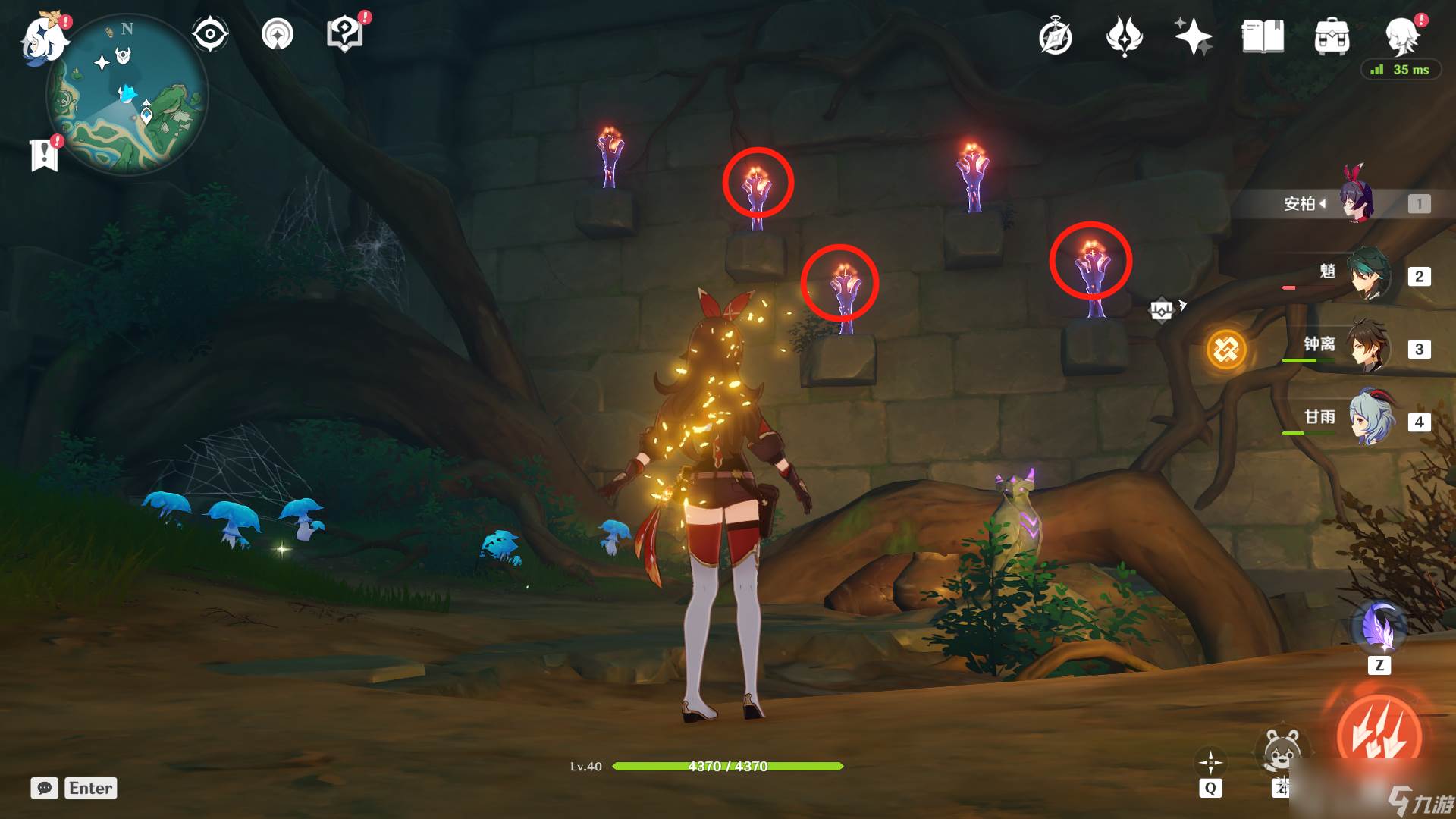
Task: Use the purple feather gadget
Action: pyautogui.click(x=1379, y=629)
